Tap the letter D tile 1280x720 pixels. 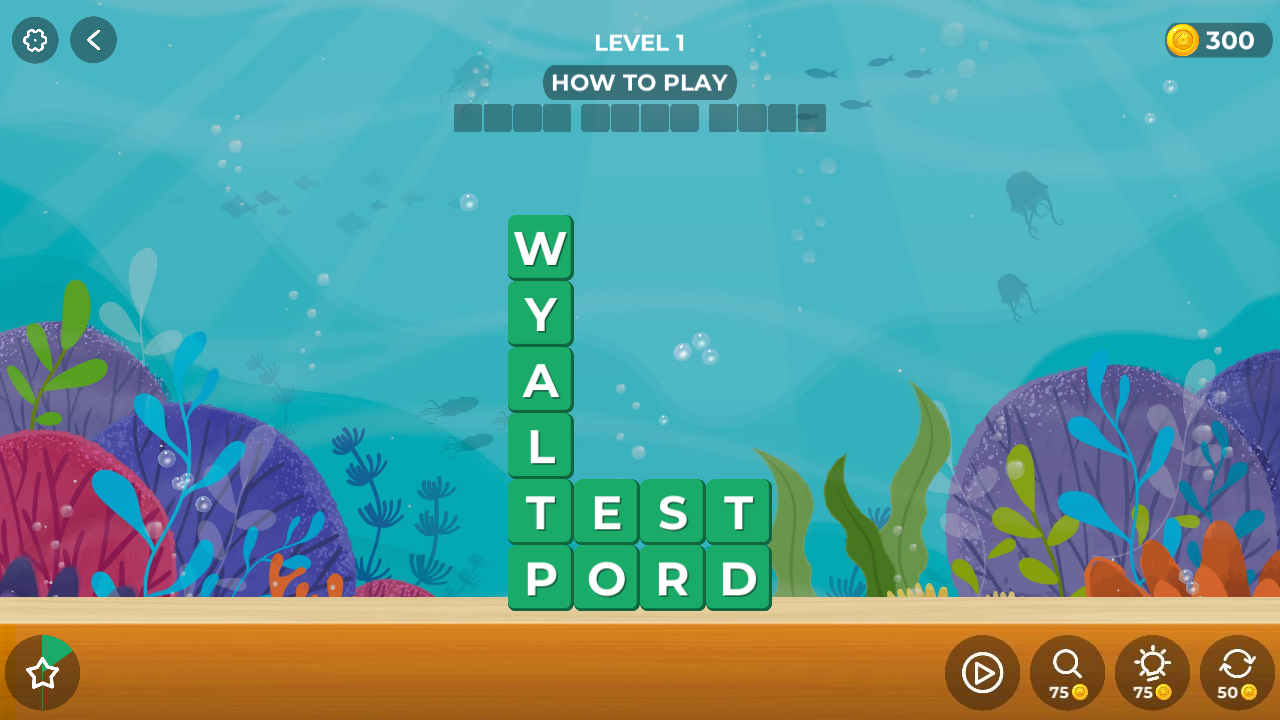pos(738,577)
